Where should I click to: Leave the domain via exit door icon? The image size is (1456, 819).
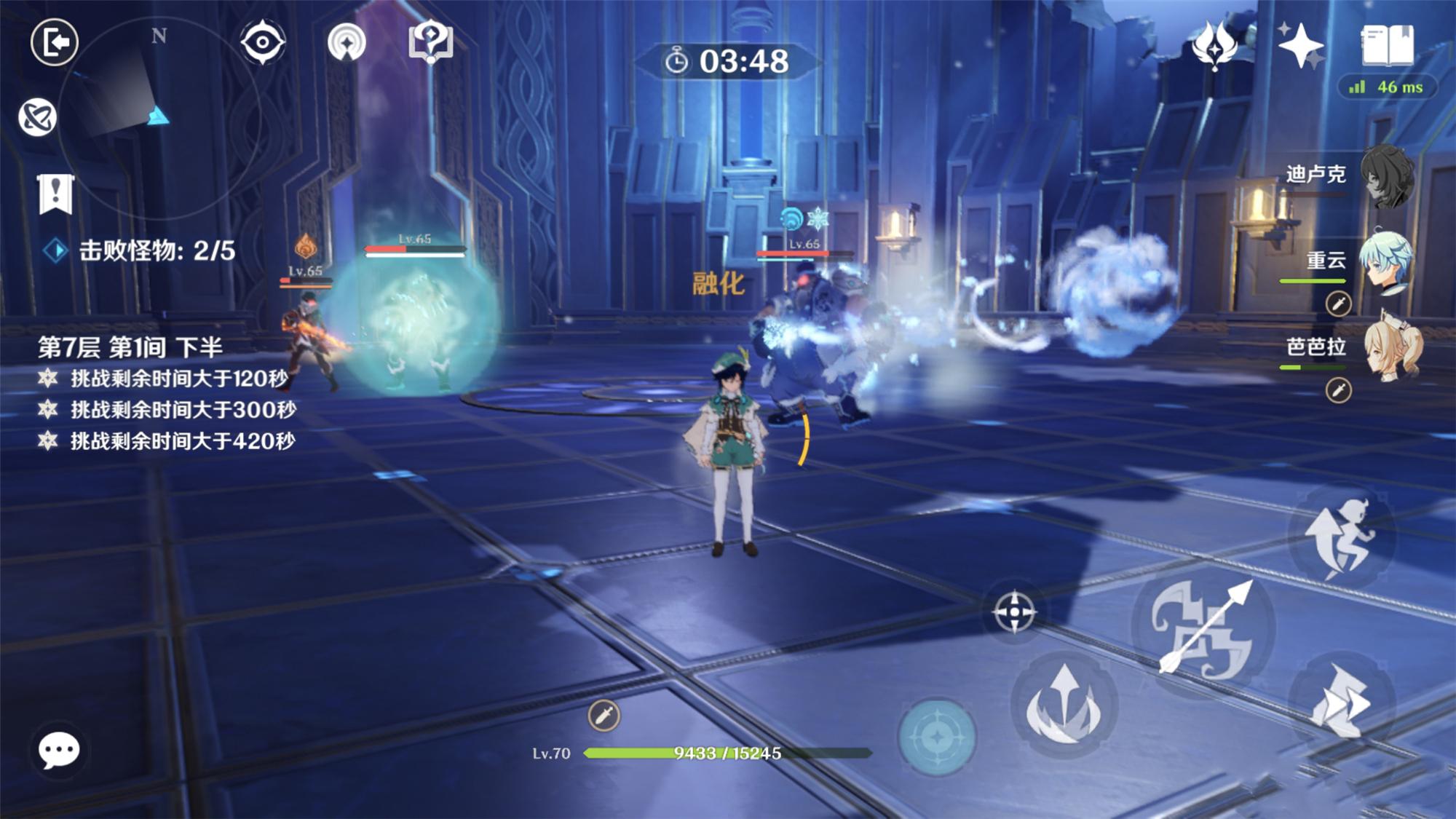click(x=55, y=42)
